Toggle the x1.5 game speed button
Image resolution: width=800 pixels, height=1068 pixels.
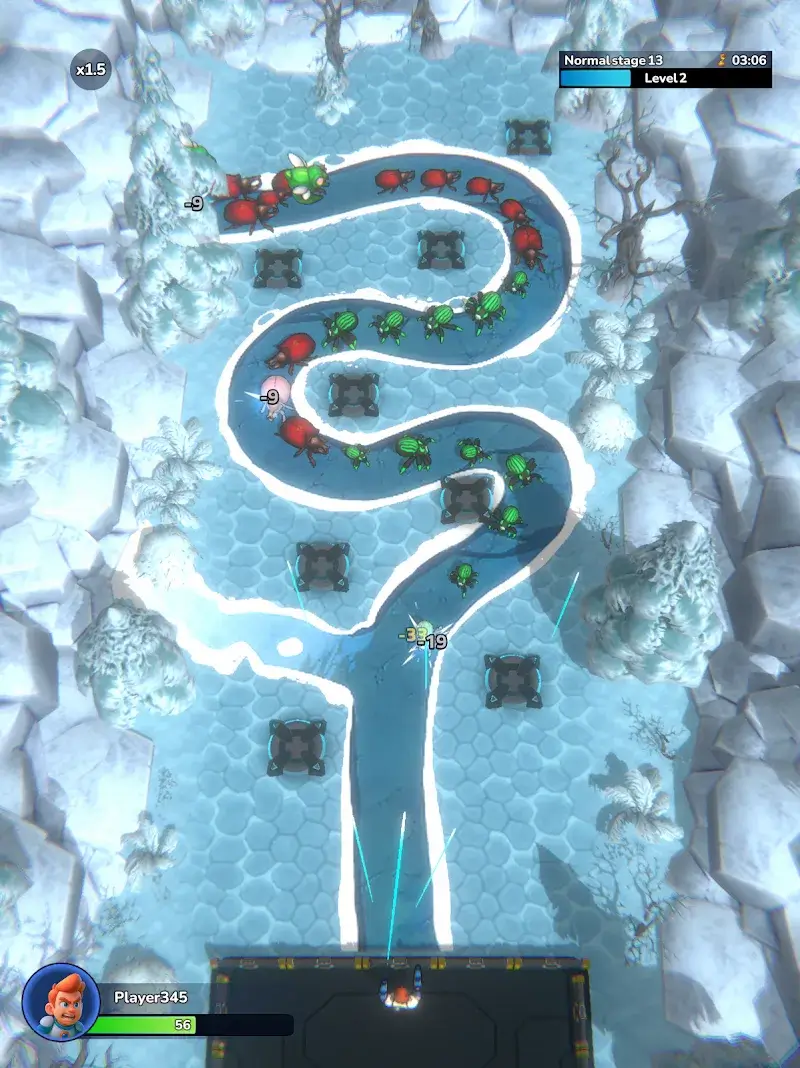90,70
